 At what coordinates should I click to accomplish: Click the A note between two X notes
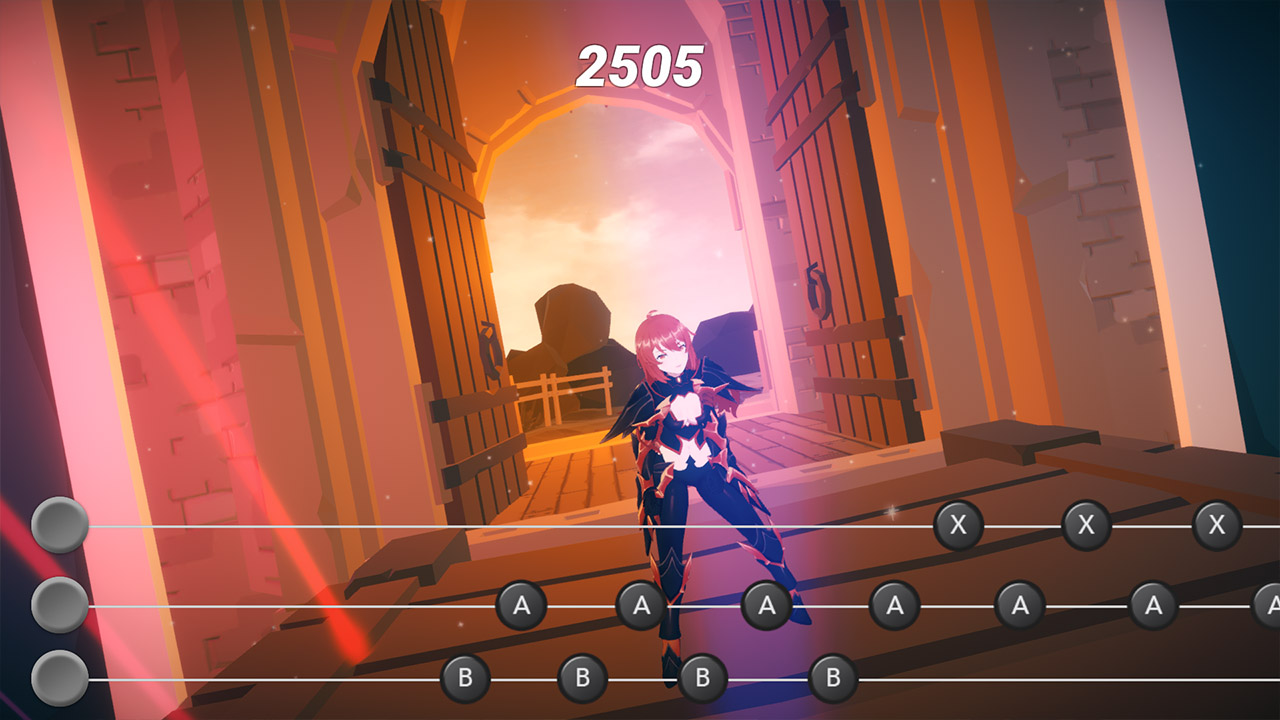1018,604
